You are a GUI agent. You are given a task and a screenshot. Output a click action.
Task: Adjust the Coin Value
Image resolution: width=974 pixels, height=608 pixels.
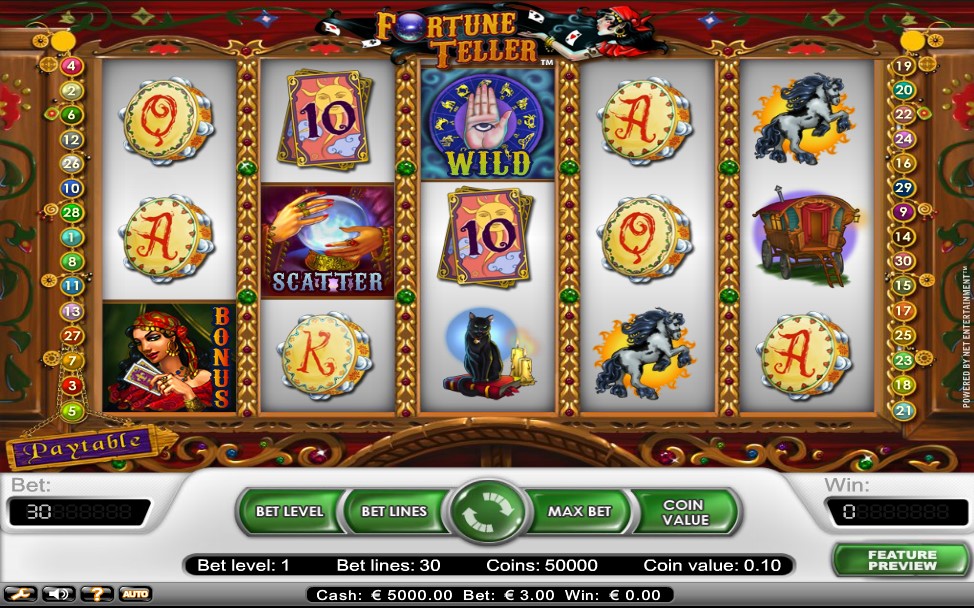(x=685, y=512)
